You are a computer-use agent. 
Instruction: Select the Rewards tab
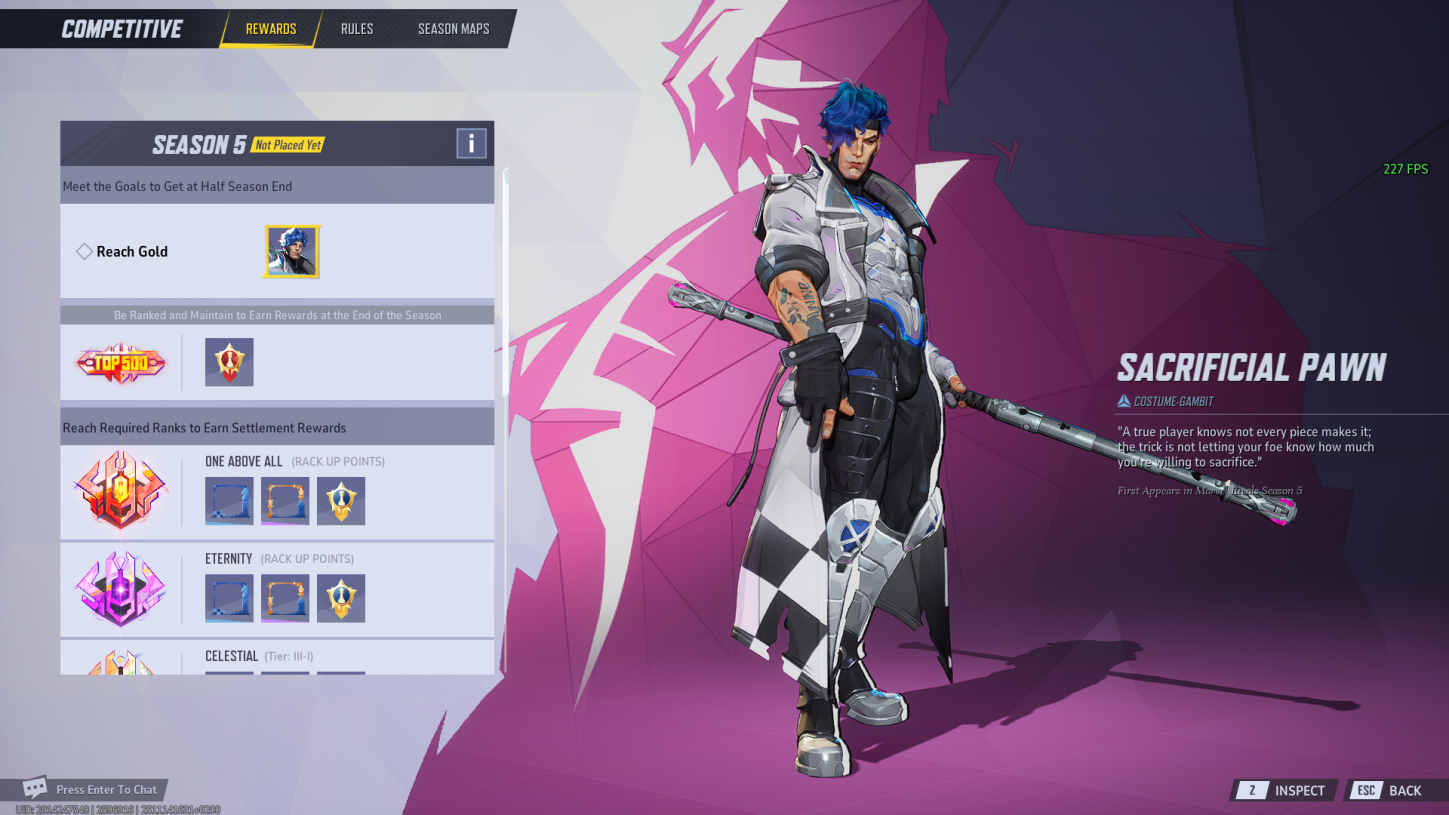click(271, 29)
